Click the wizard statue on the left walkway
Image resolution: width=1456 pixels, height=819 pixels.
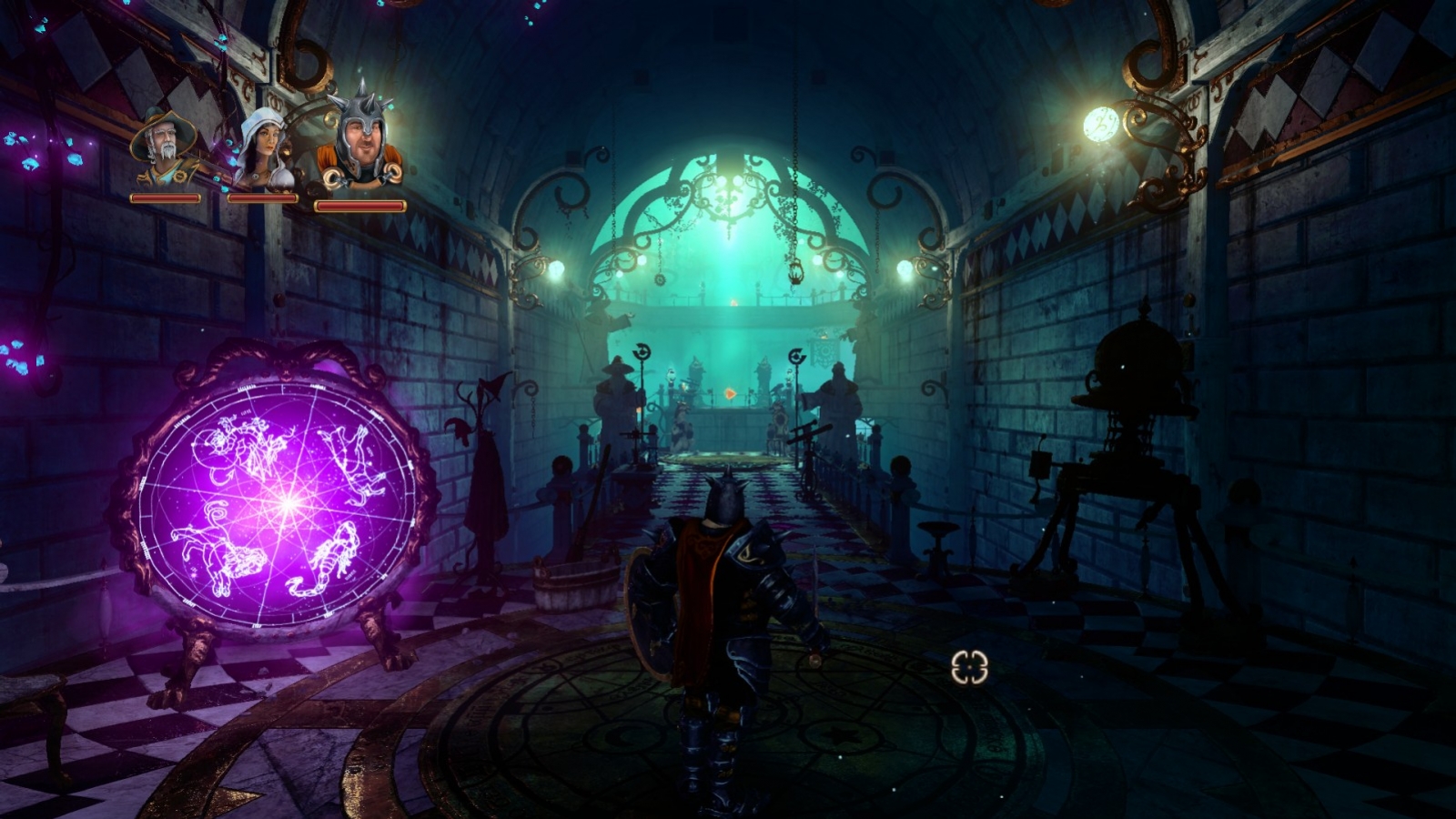pos(617,391)
